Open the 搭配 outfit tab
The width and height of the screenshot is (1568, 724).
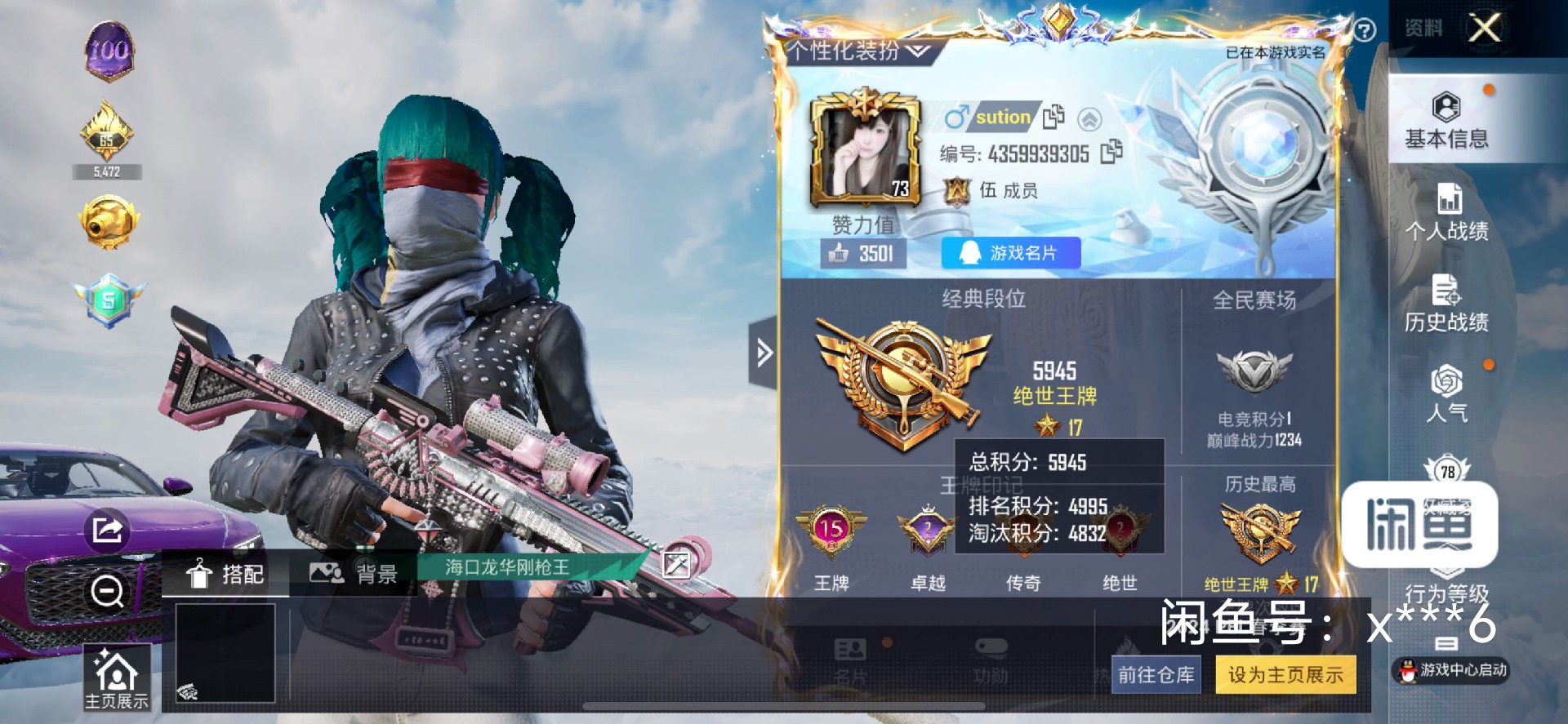225,574
